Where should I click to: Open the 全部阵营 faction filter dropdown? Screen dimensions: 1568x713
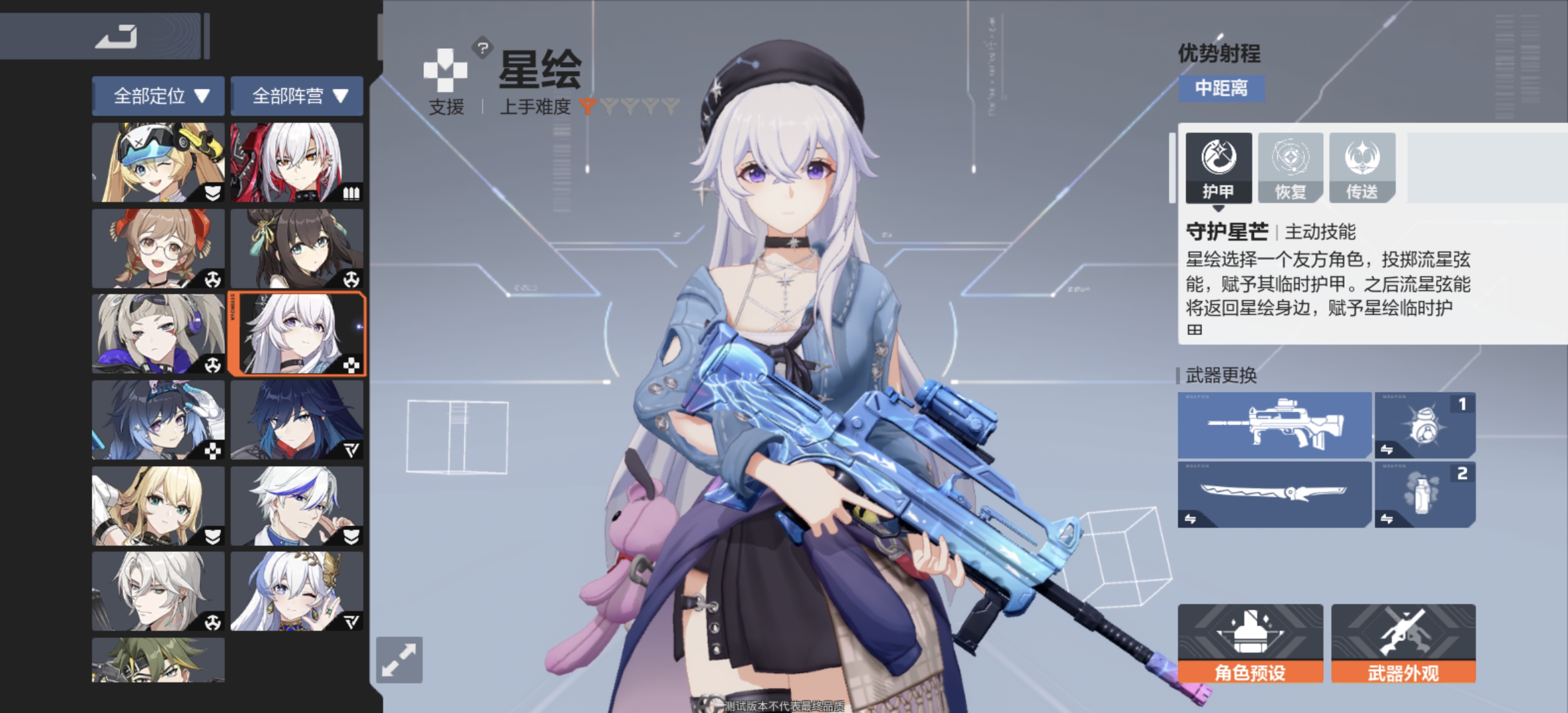(x=296, y=96)
